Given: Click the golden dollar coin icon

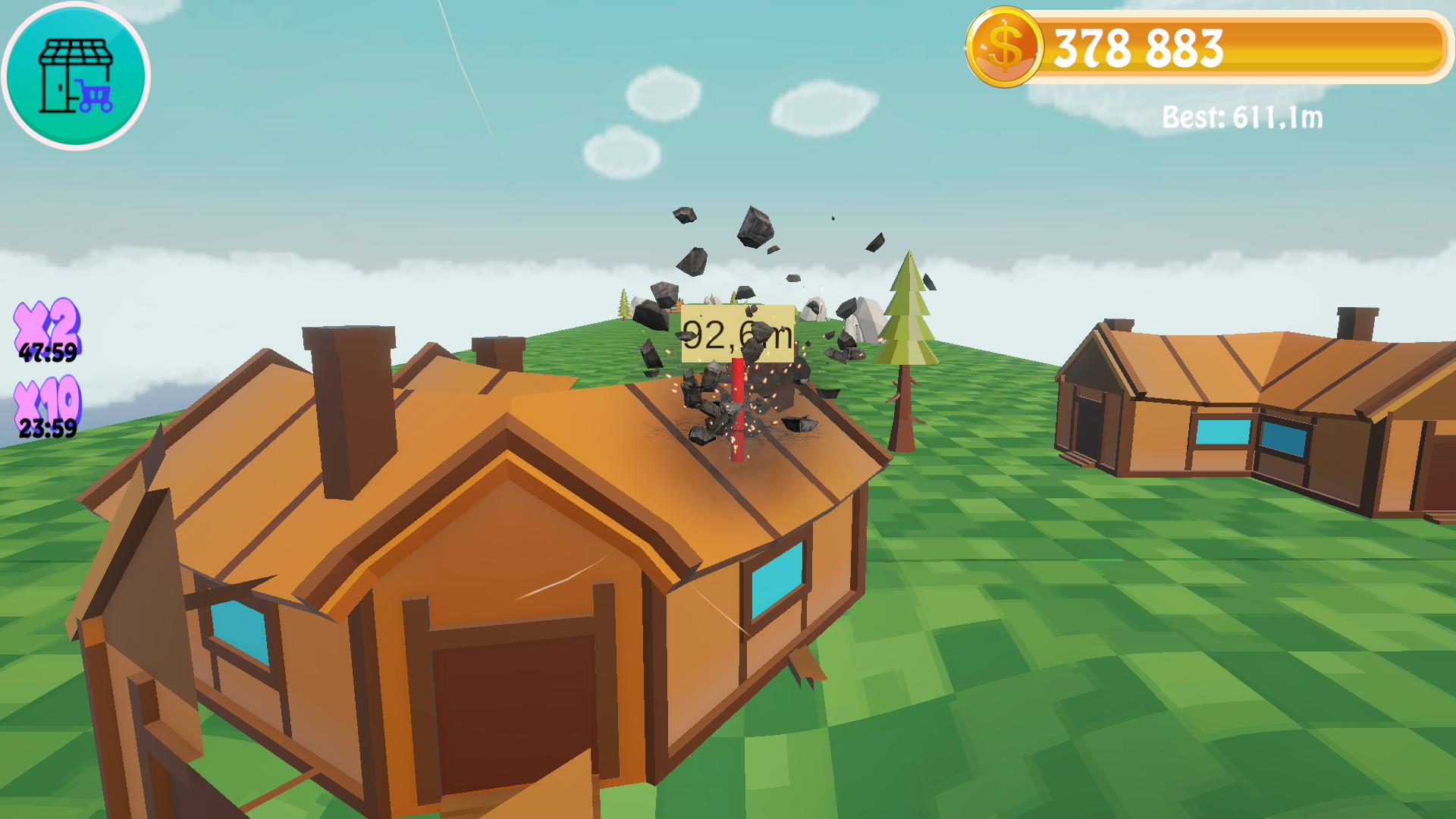Looking at the screenshot, I should pos(1003,47).
